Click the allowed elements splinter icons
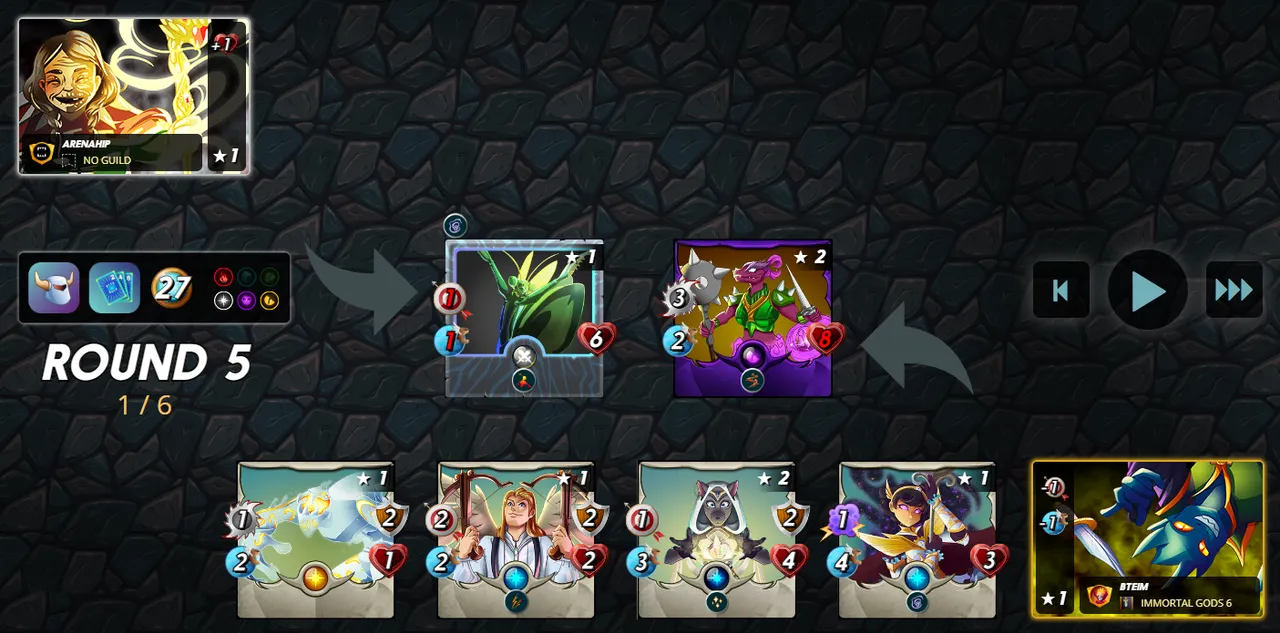 point(246,288)
